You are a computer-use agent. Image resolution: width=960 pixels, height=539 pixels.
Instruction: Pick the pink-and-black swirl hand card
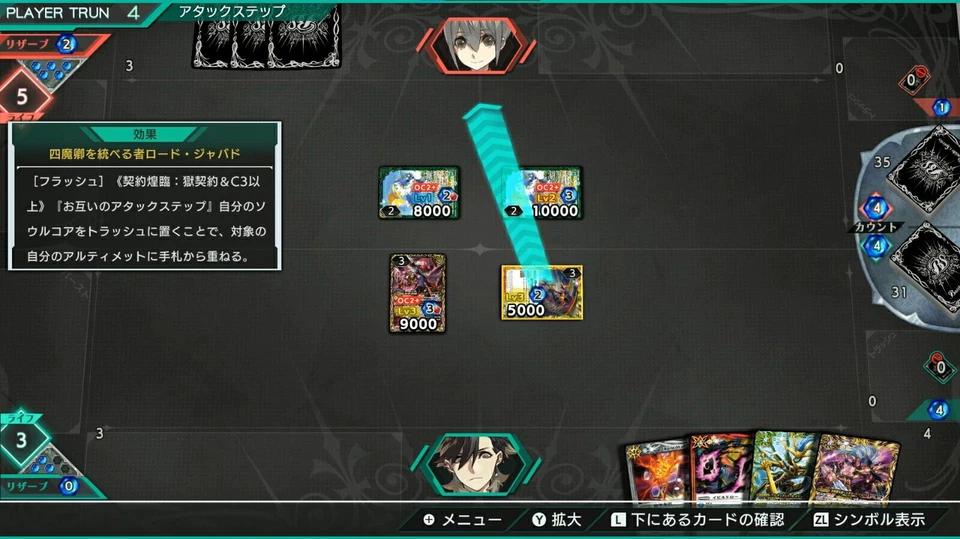click(x=716, y=470)
